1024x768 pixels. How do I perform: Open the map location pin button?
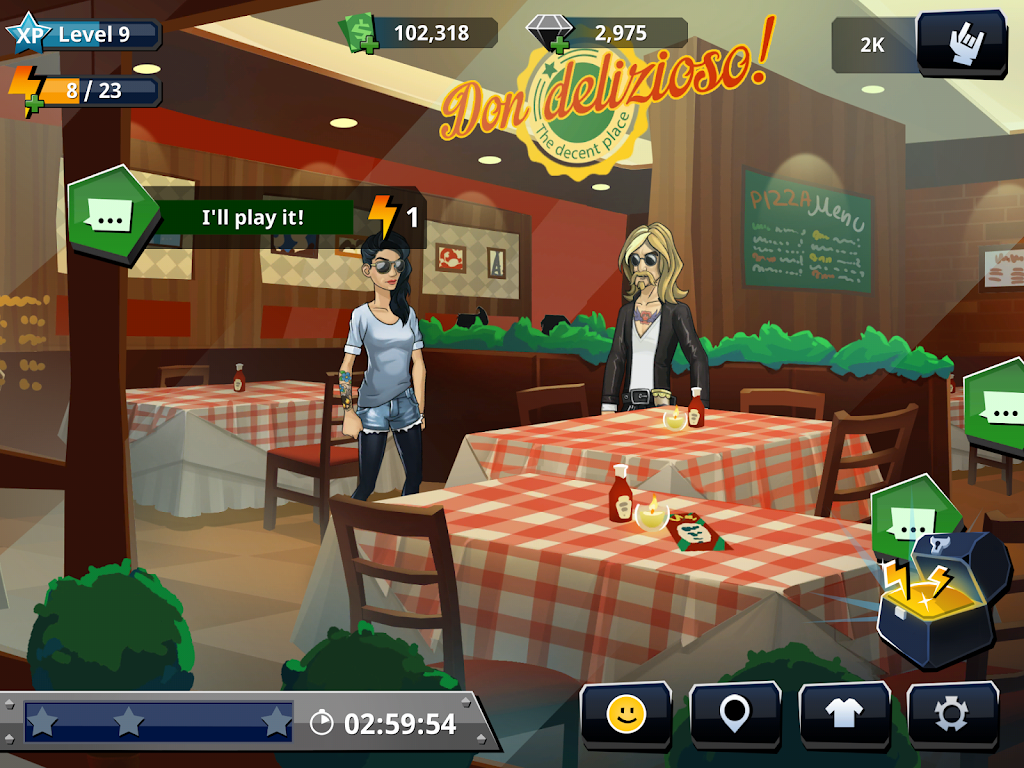735,714
